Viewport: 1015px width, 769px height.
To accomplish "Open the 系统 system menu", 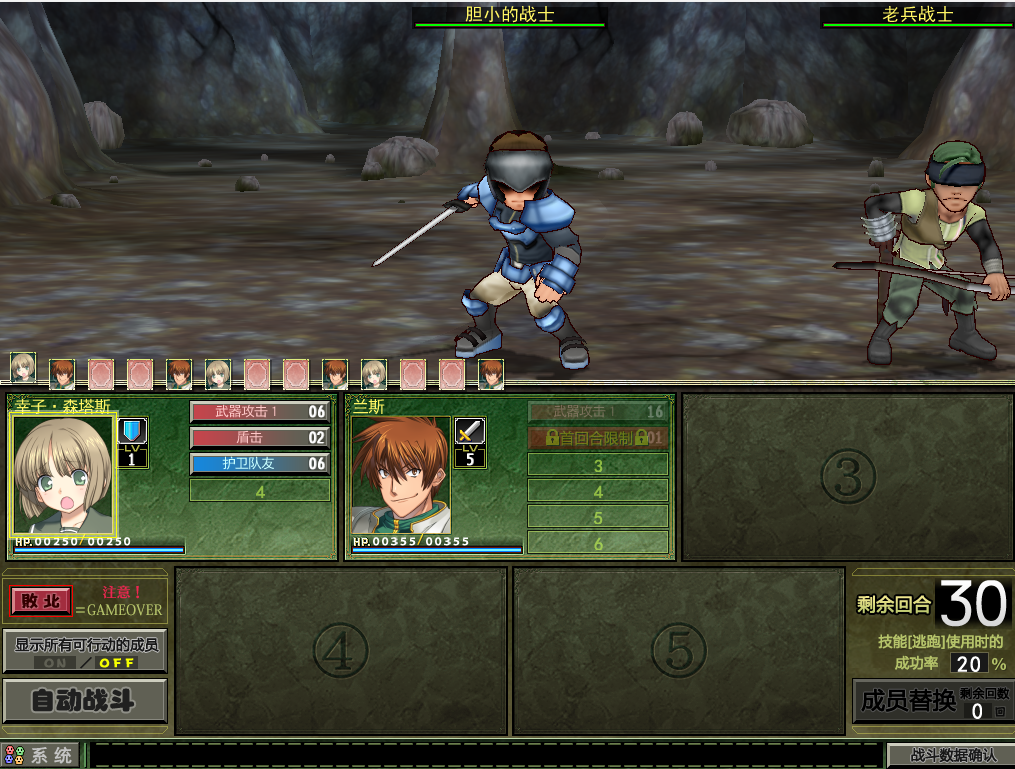I will [x=41, y=755].
